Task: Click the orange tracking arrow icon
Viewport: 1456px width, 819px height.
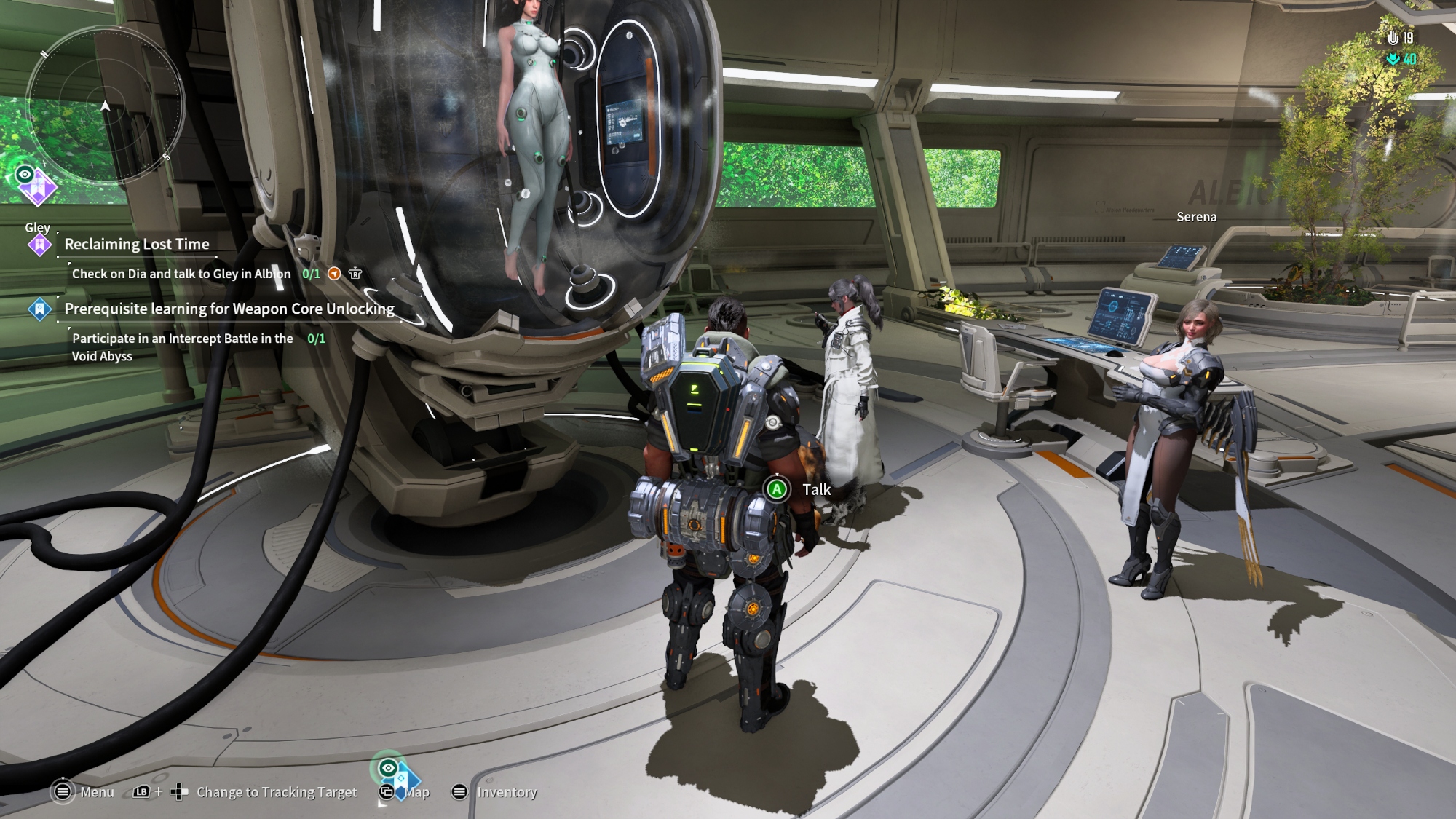Action: 334,274
